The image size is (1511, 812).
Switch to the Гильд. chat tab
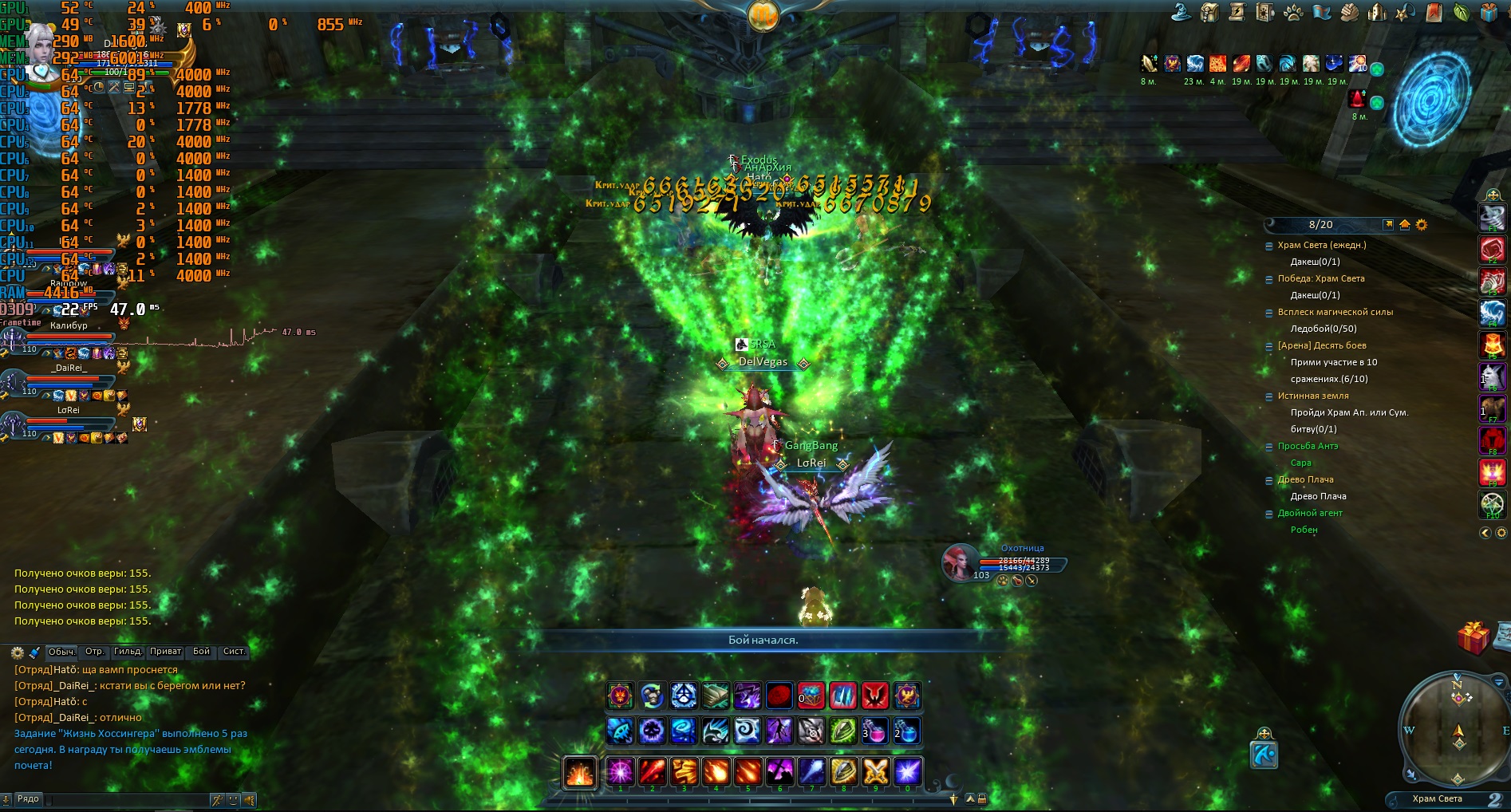pyautogui.click(x=128, y=652)
